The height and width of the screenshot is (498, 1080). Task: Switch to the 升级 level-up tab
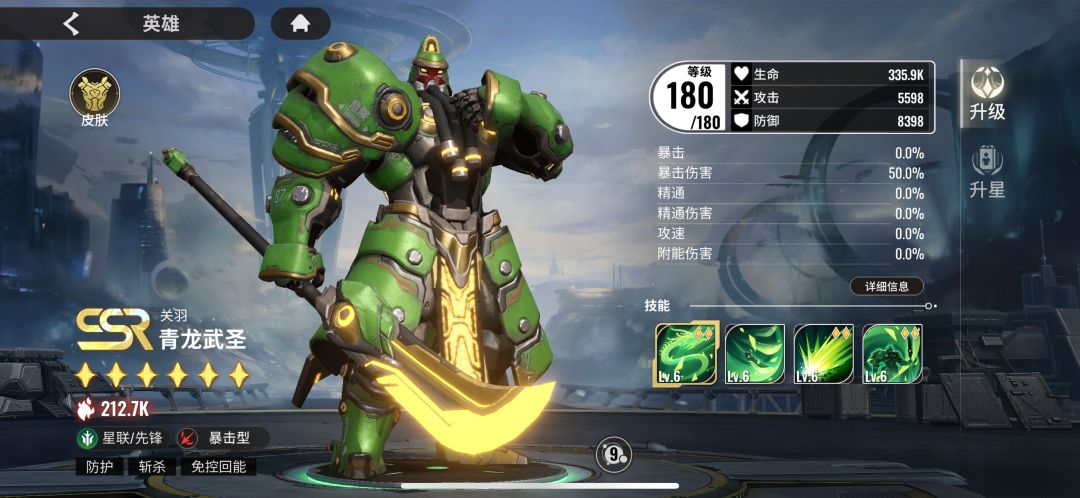(x=987, y=93)
